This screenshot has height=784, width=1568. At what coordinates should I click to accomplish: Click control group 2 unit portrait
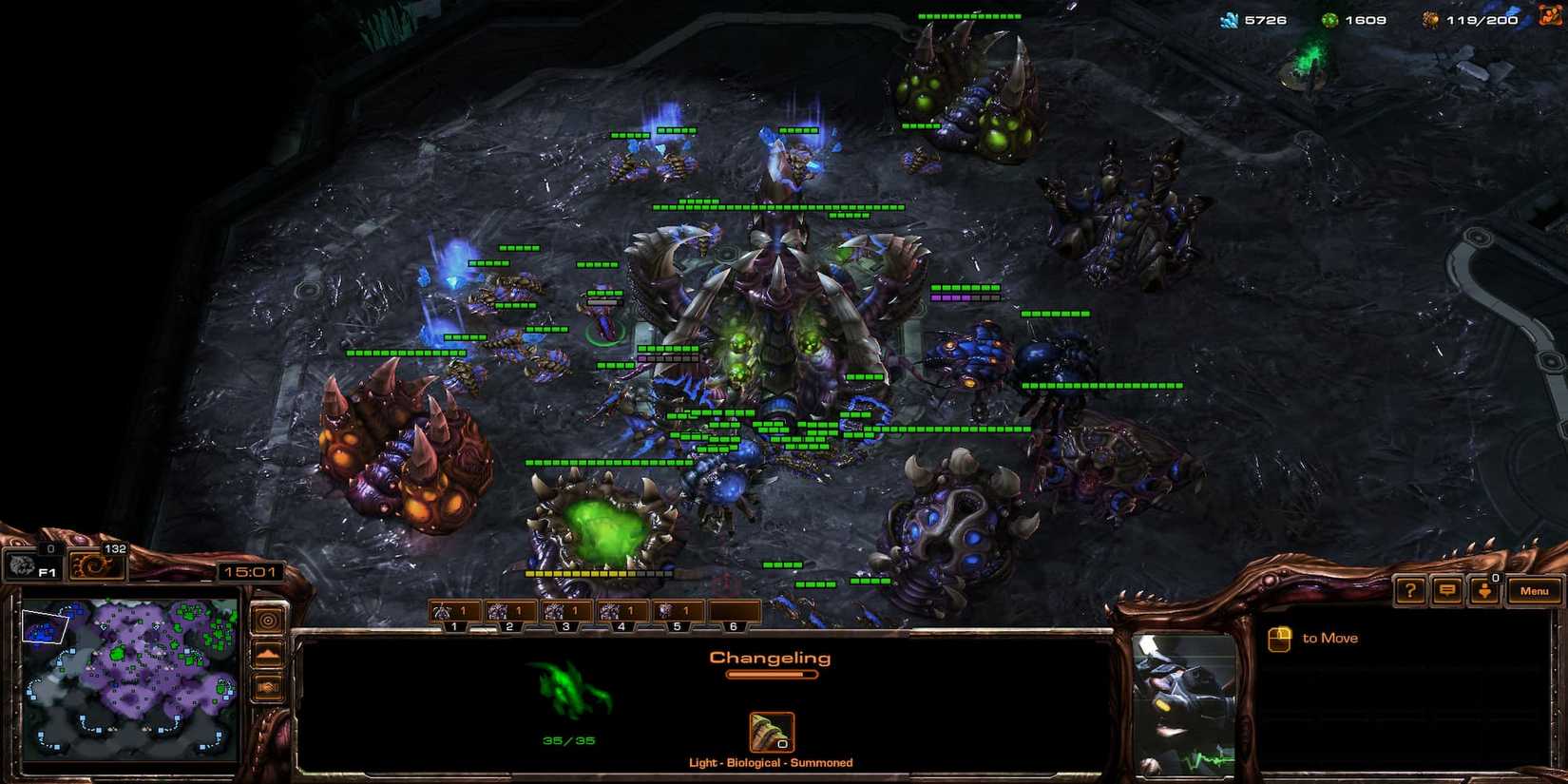pos(499,610)
